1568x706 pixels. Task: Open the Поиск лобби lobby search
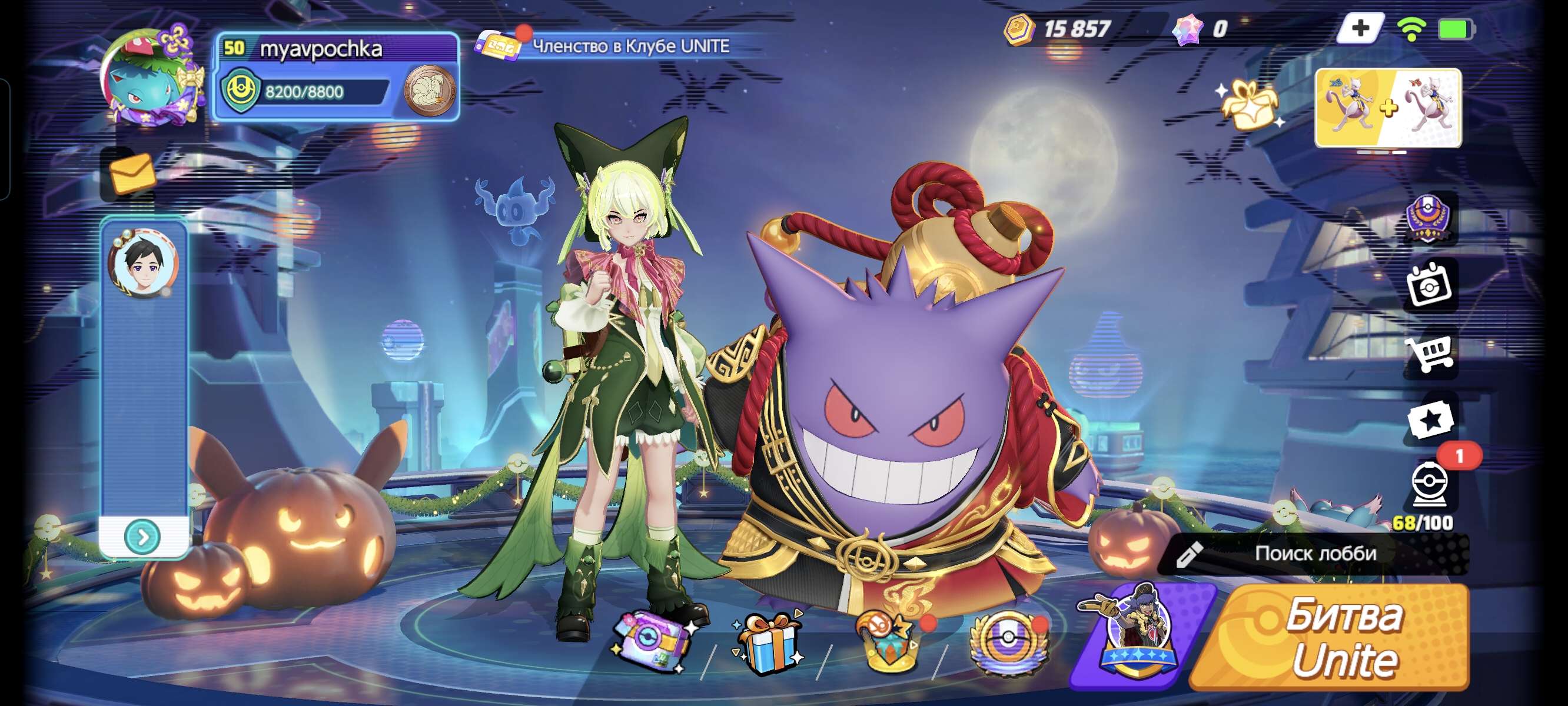1315,553
